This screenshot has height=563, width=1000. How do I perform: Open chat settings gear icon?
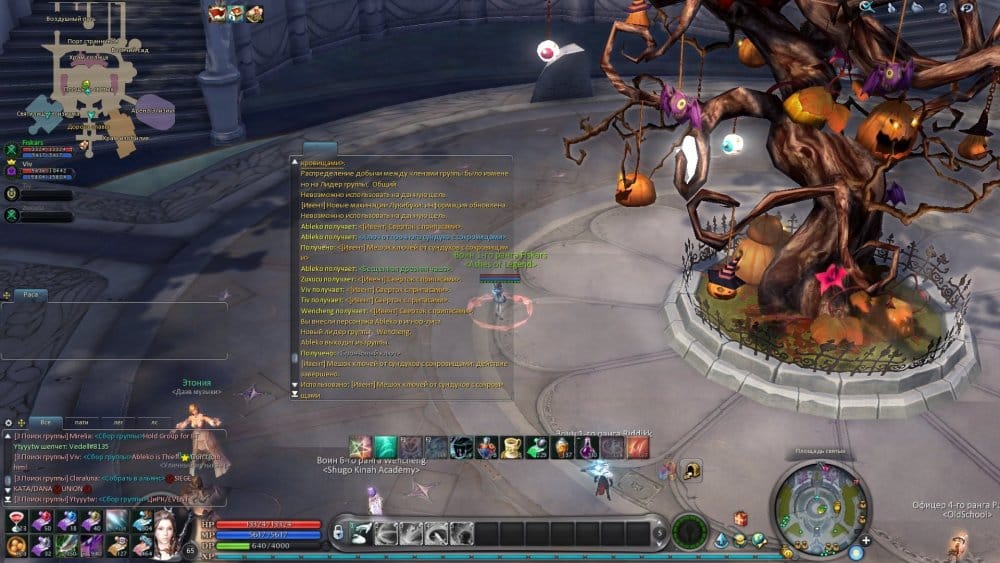(10, 422)
